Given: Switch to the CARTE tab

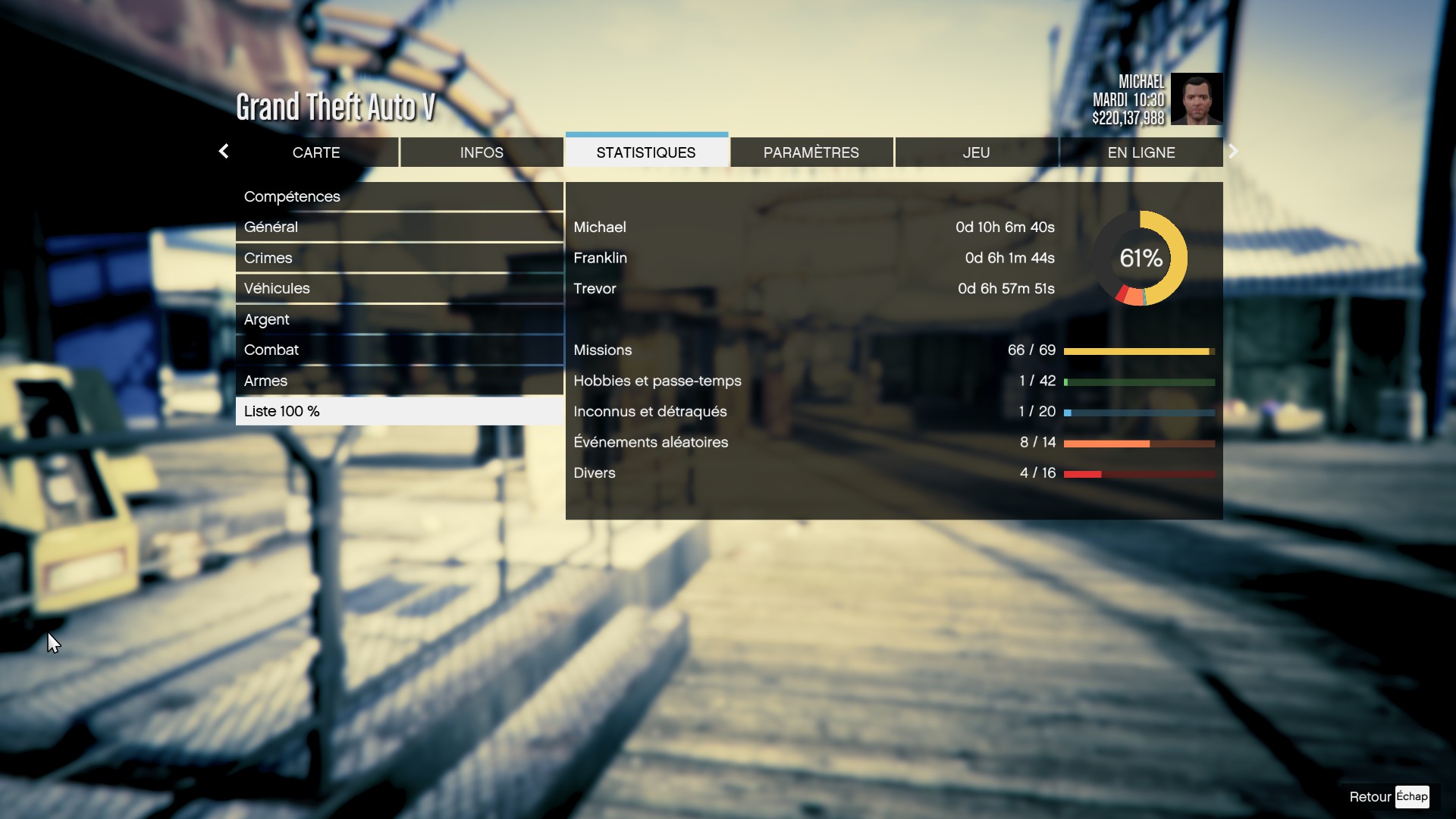Looking at the screenshot, I should click(316, 152).
